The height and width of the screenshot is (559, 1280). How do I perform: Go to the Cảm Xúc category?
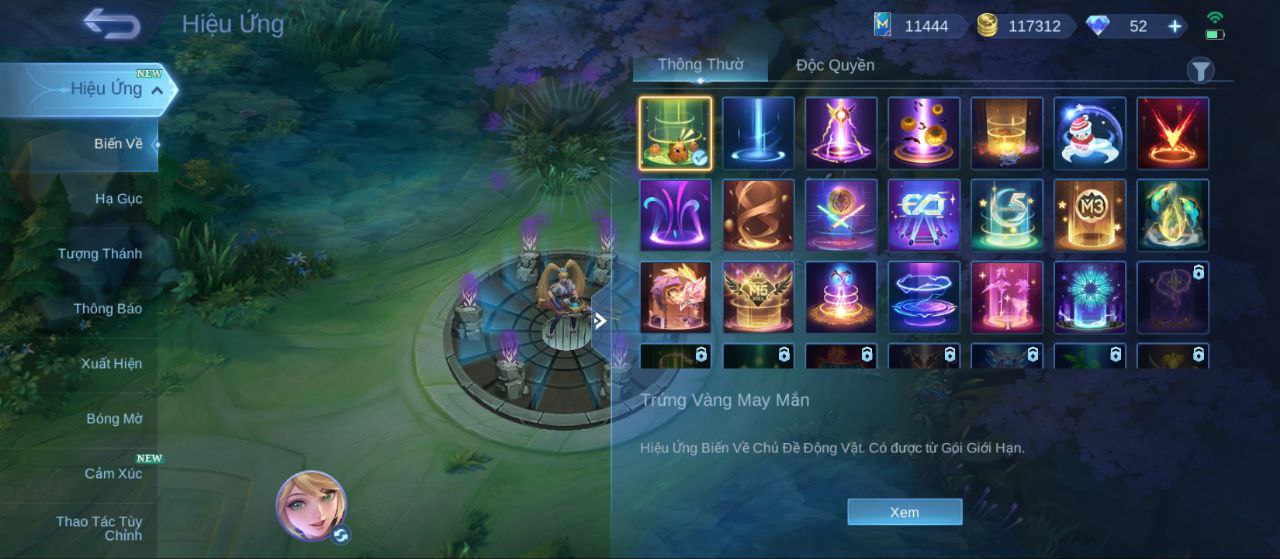pyautogui.click(x=112, y=474)
